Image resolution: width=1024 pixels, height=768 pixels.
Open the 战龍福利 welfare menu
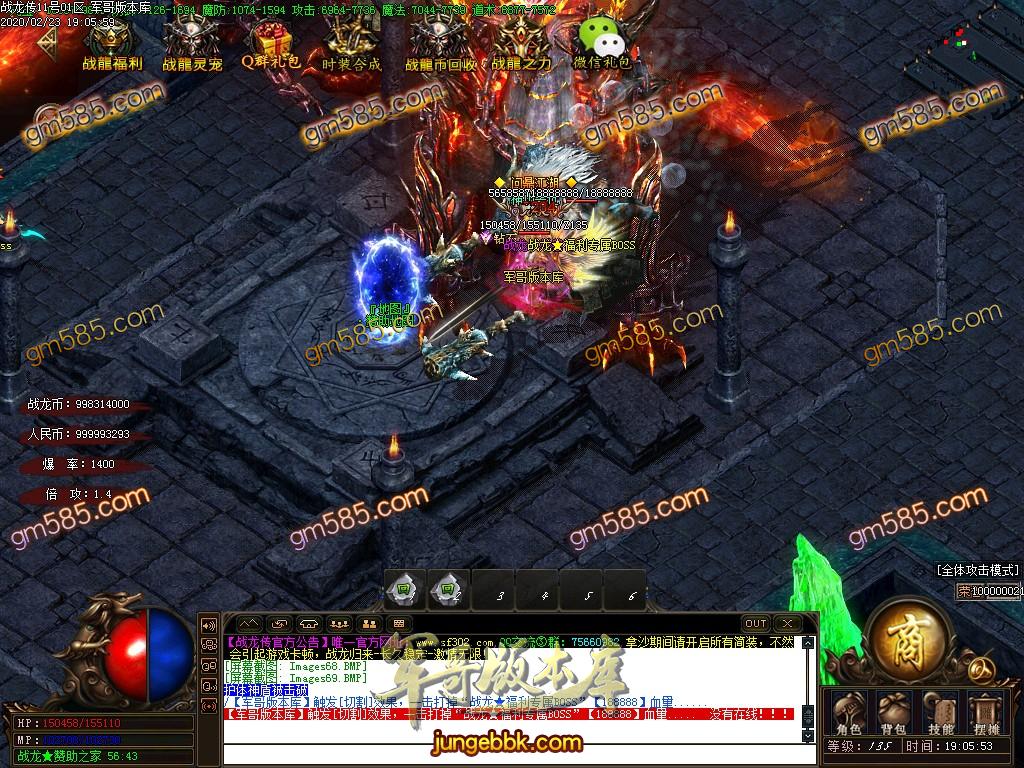111,44
